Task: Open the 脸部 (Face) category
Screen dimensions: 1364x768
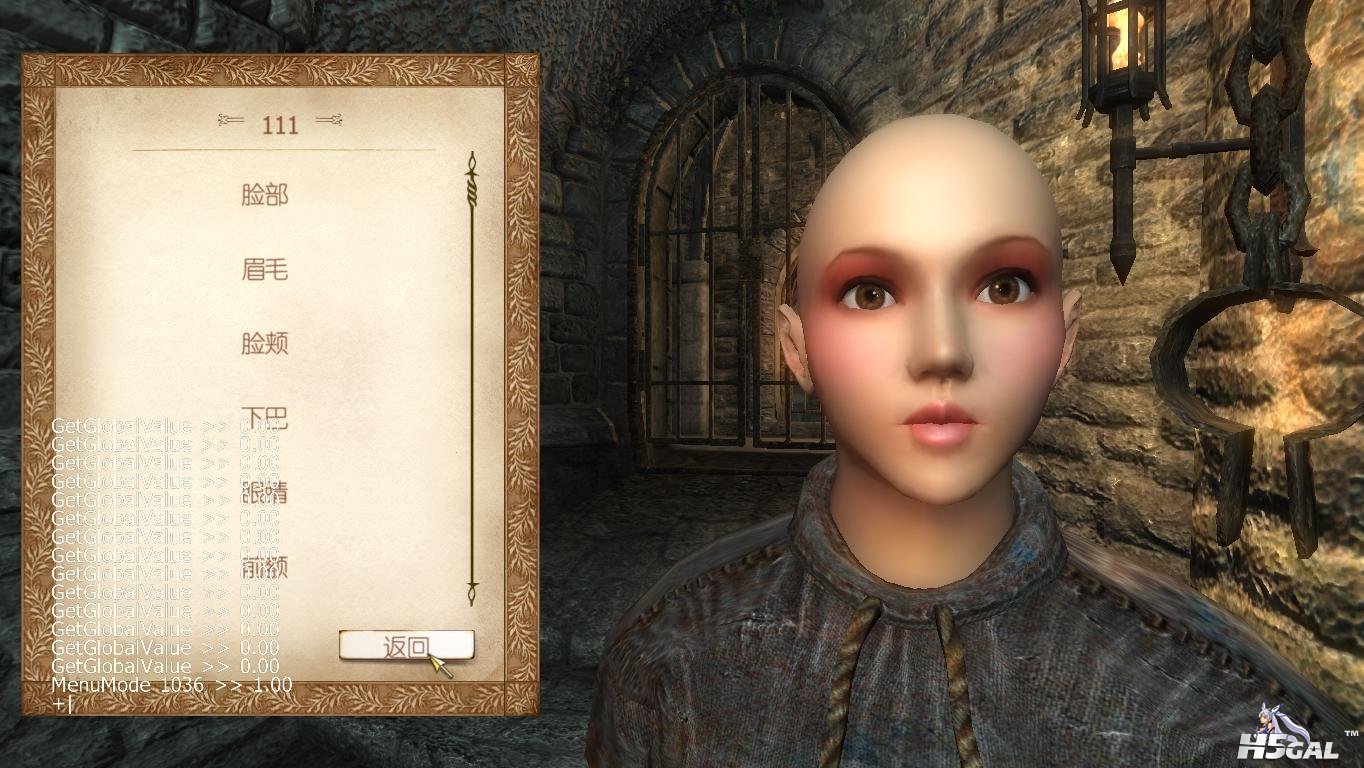Action: [264, 194]
